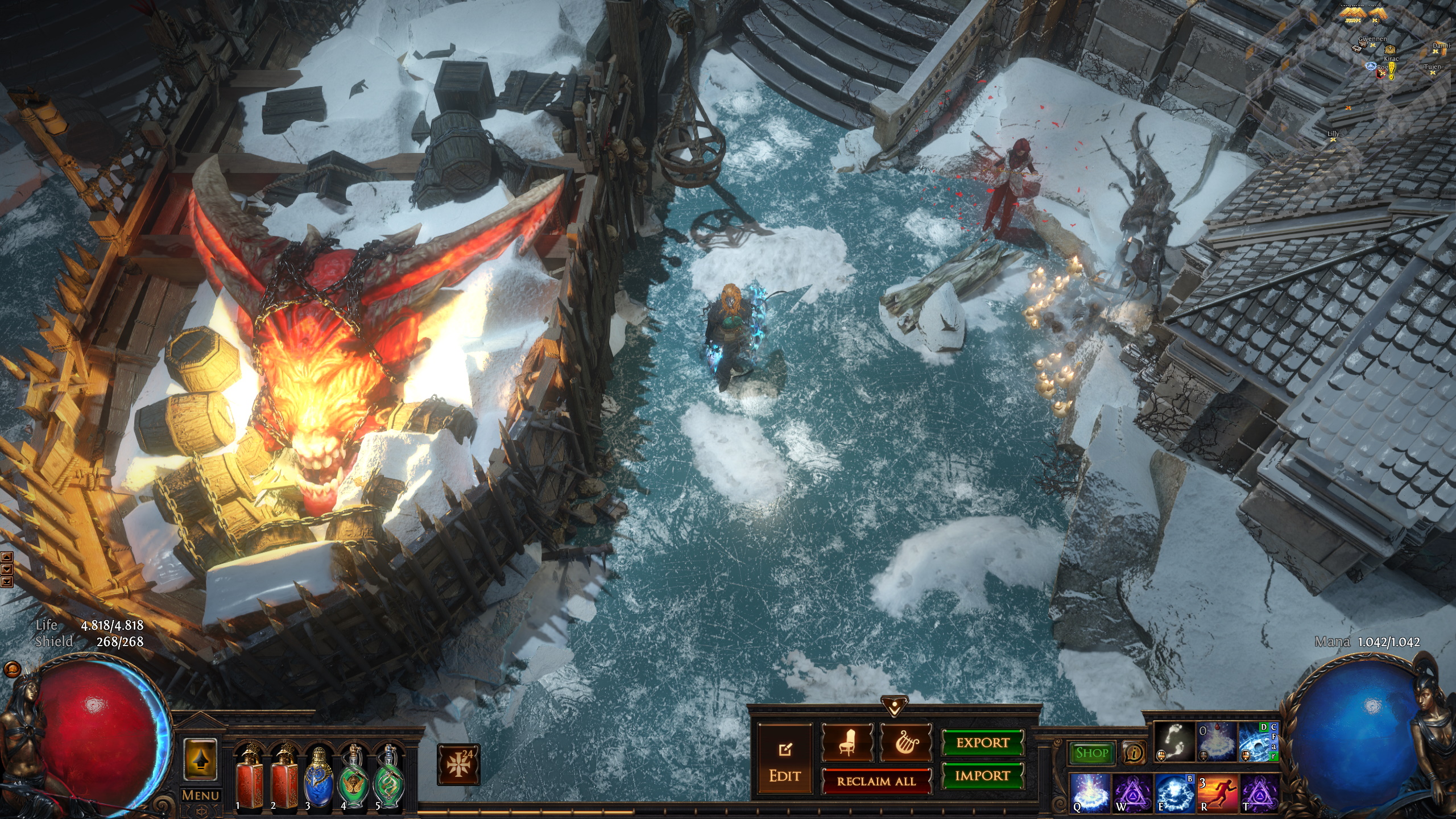Reclaim all hideout decorations
Image resolution: width=1456 pixels, height=819 pixels.
tap(876, 781)
